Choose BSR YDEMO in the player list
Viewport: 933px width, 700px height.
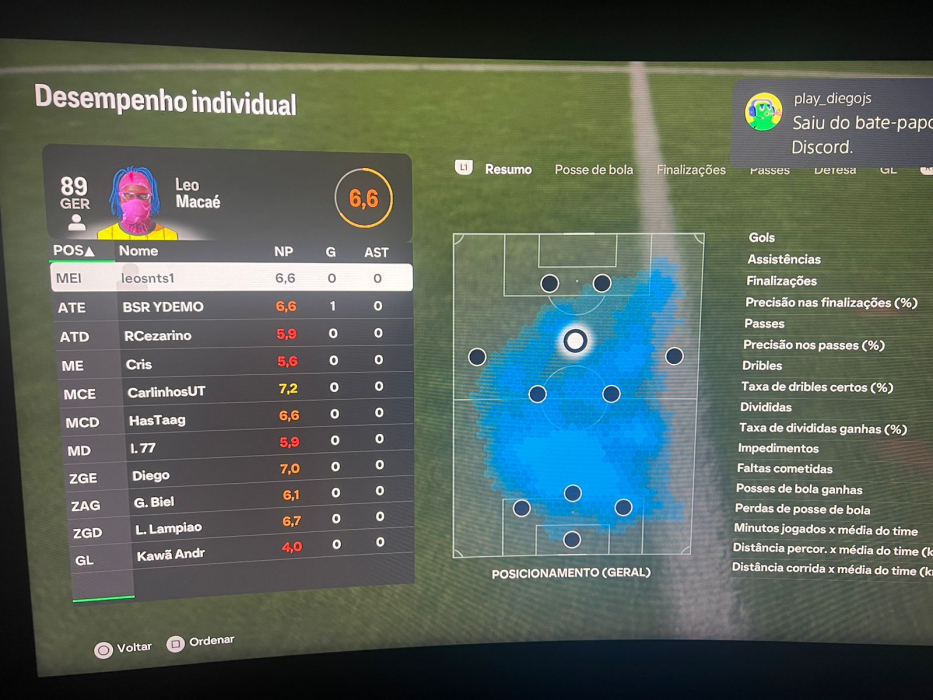(232, 307)
